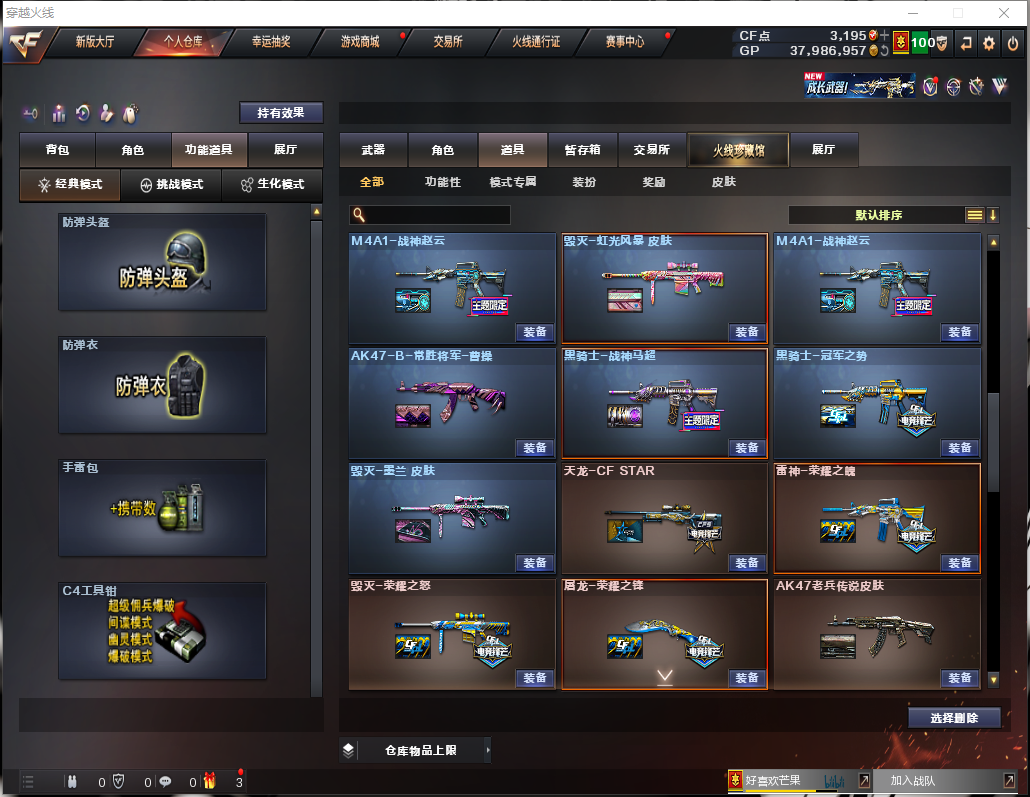Select the 生化模式 mode tab
The image size is (1030, 797).
coord(272,185)
